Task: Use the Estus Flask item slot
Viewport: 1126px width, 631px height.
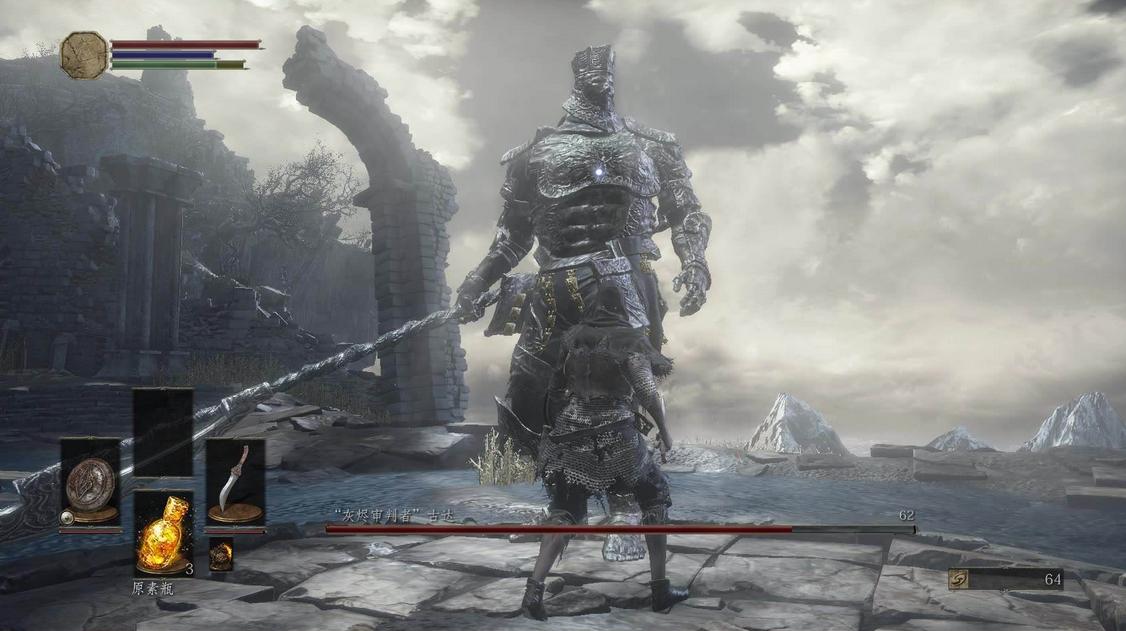Action: (163, 533)
